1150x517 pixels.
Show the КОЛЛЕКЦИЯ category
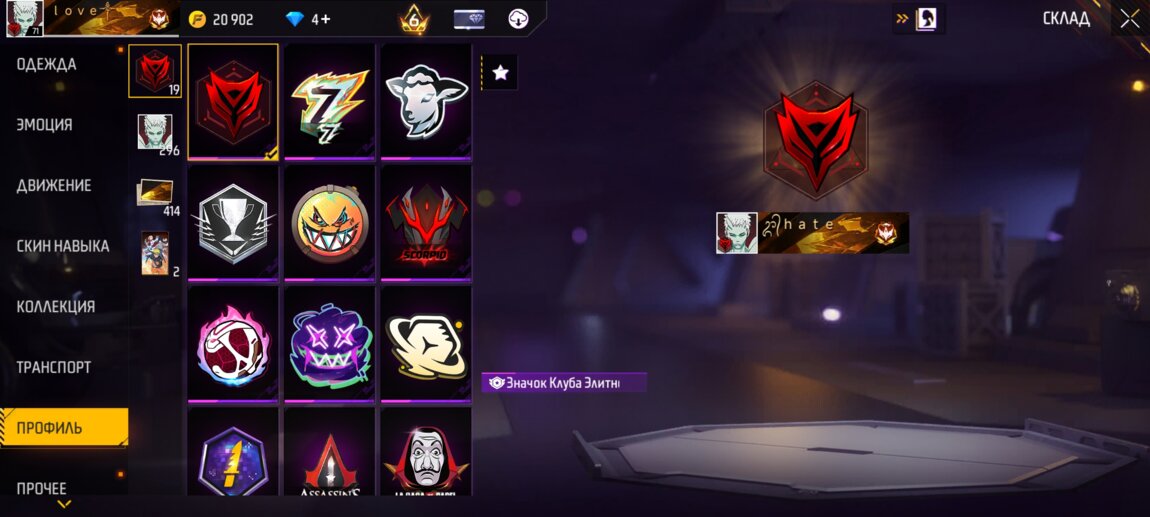56,307
